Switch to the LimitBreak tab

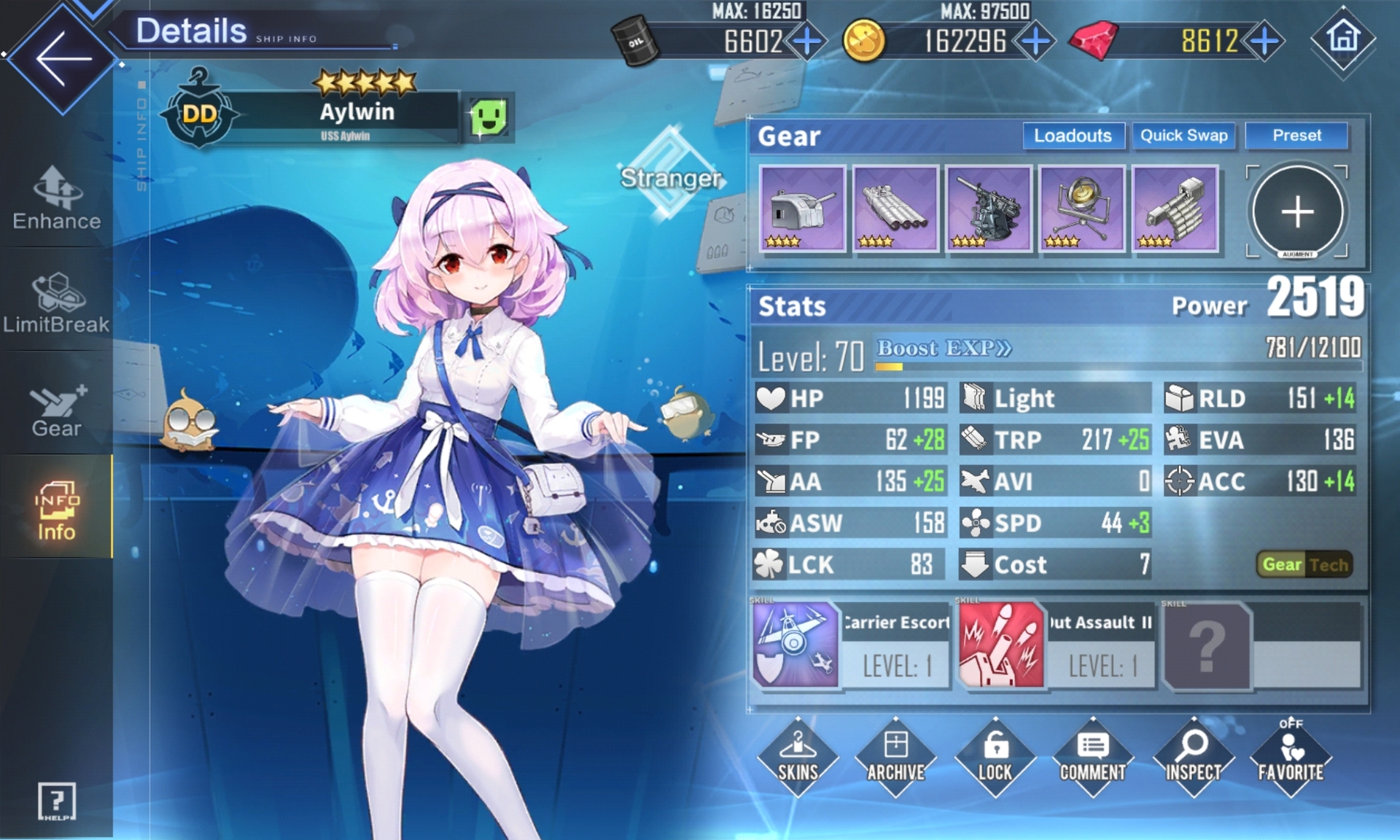click(57, 304)
